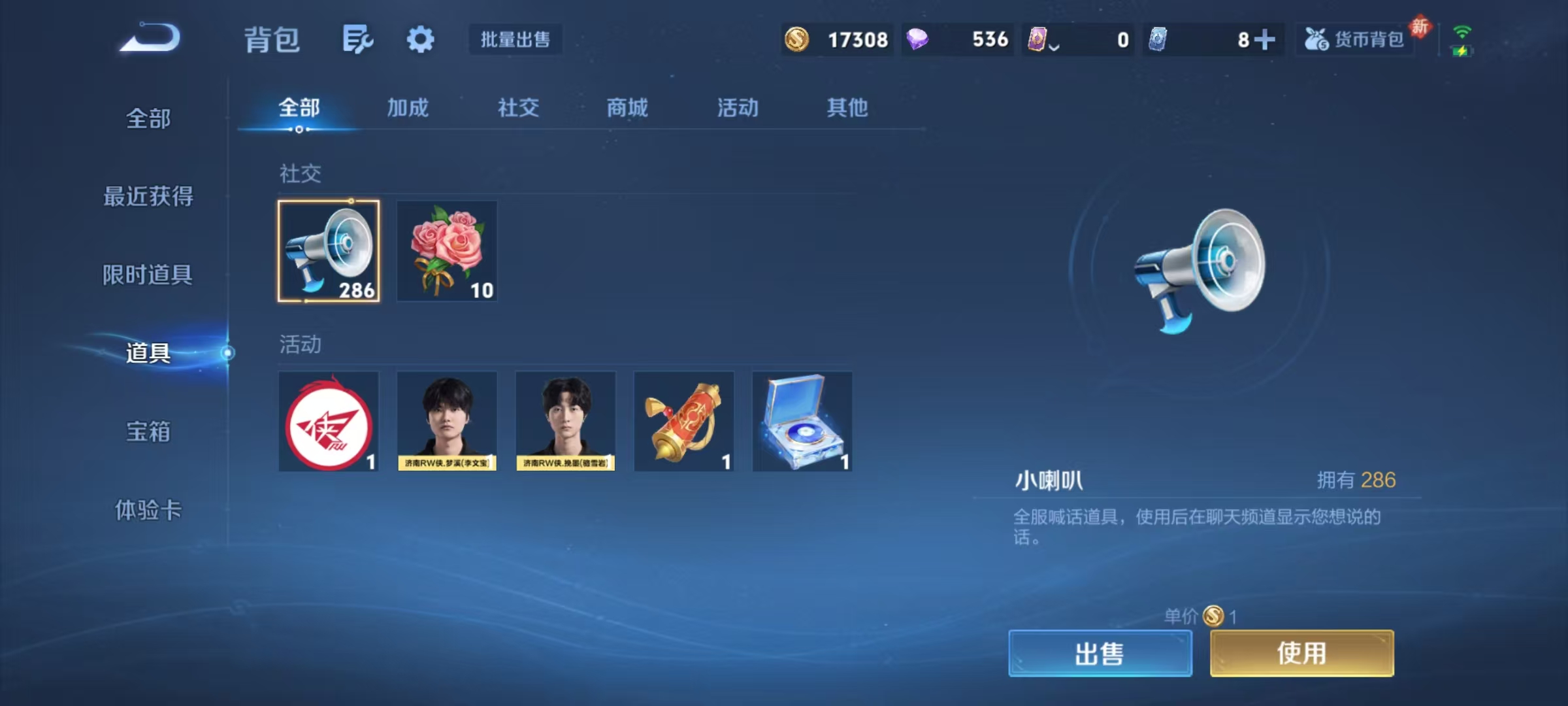Click the red scroll activity item

tap(684, 422)
